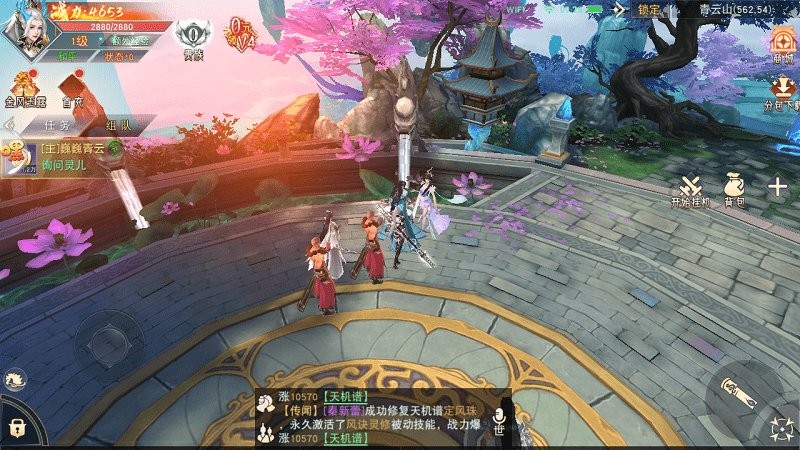The width and height of the screenshot is (800, 450).
Task: Toggle the 锁定 lock button
Action: point(649,10)
